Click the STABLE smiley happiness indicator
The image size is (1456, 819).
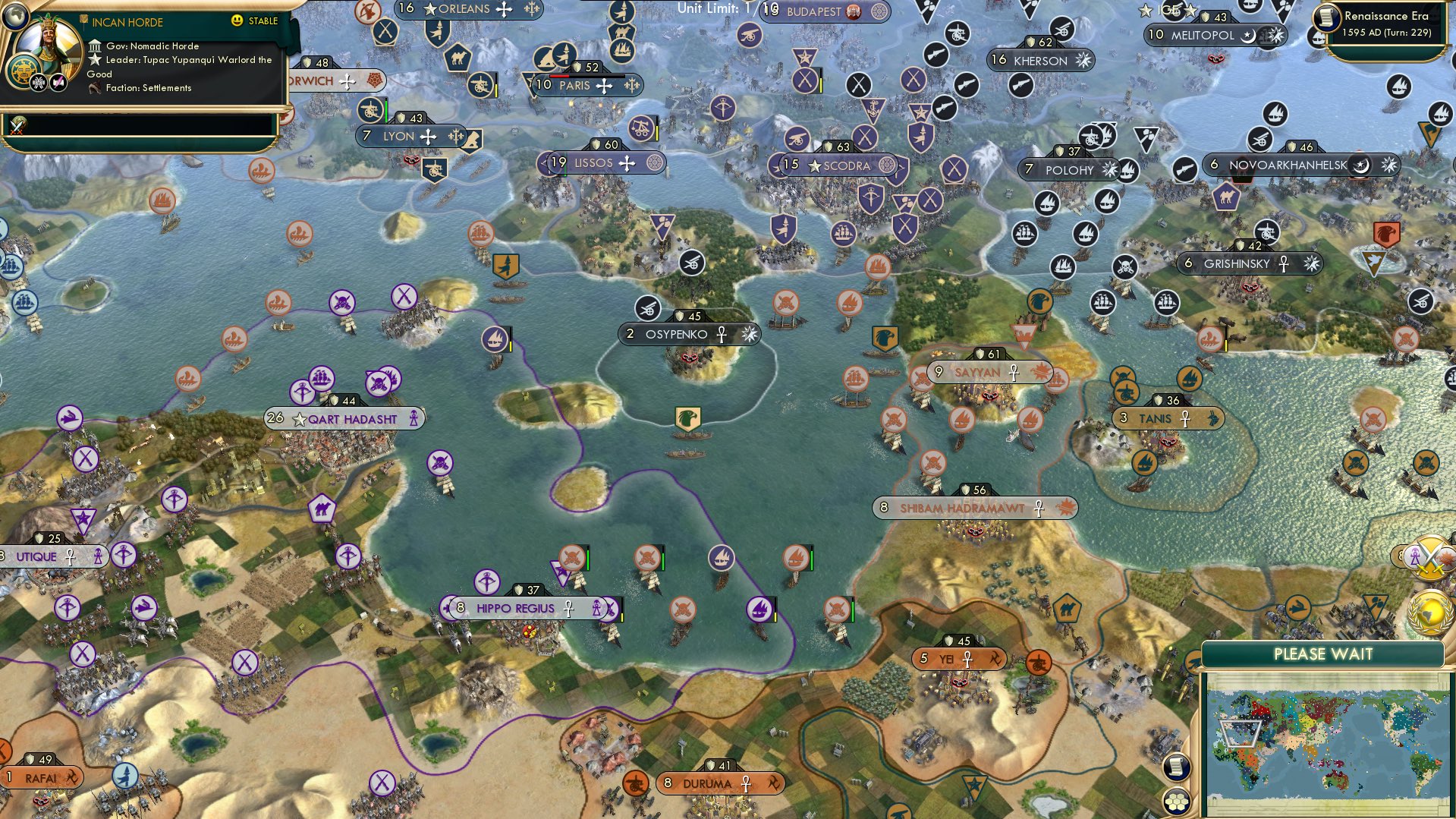click(x=237, y=20)
